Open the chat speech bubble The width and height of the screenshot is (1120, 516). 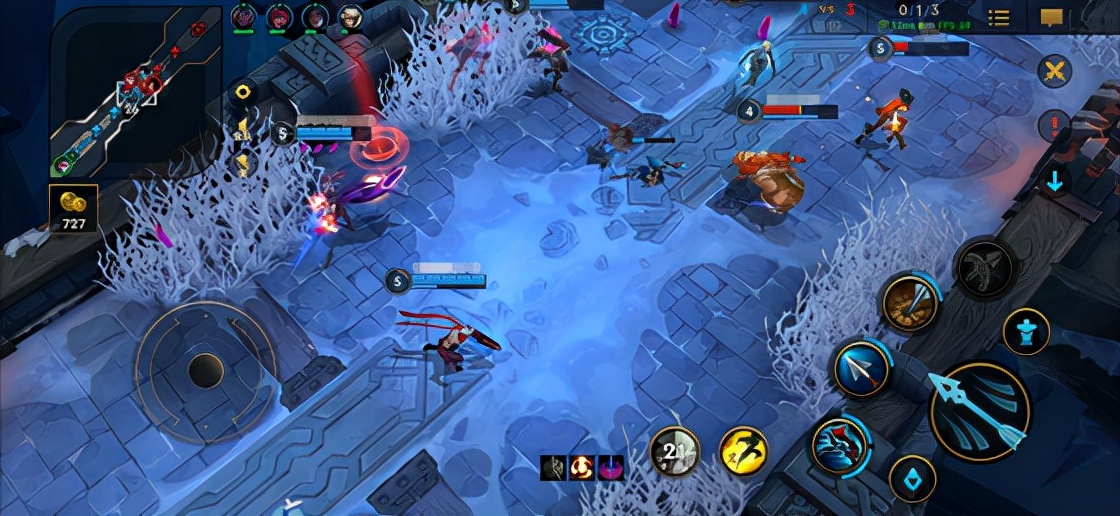[x=1051, y=17]
